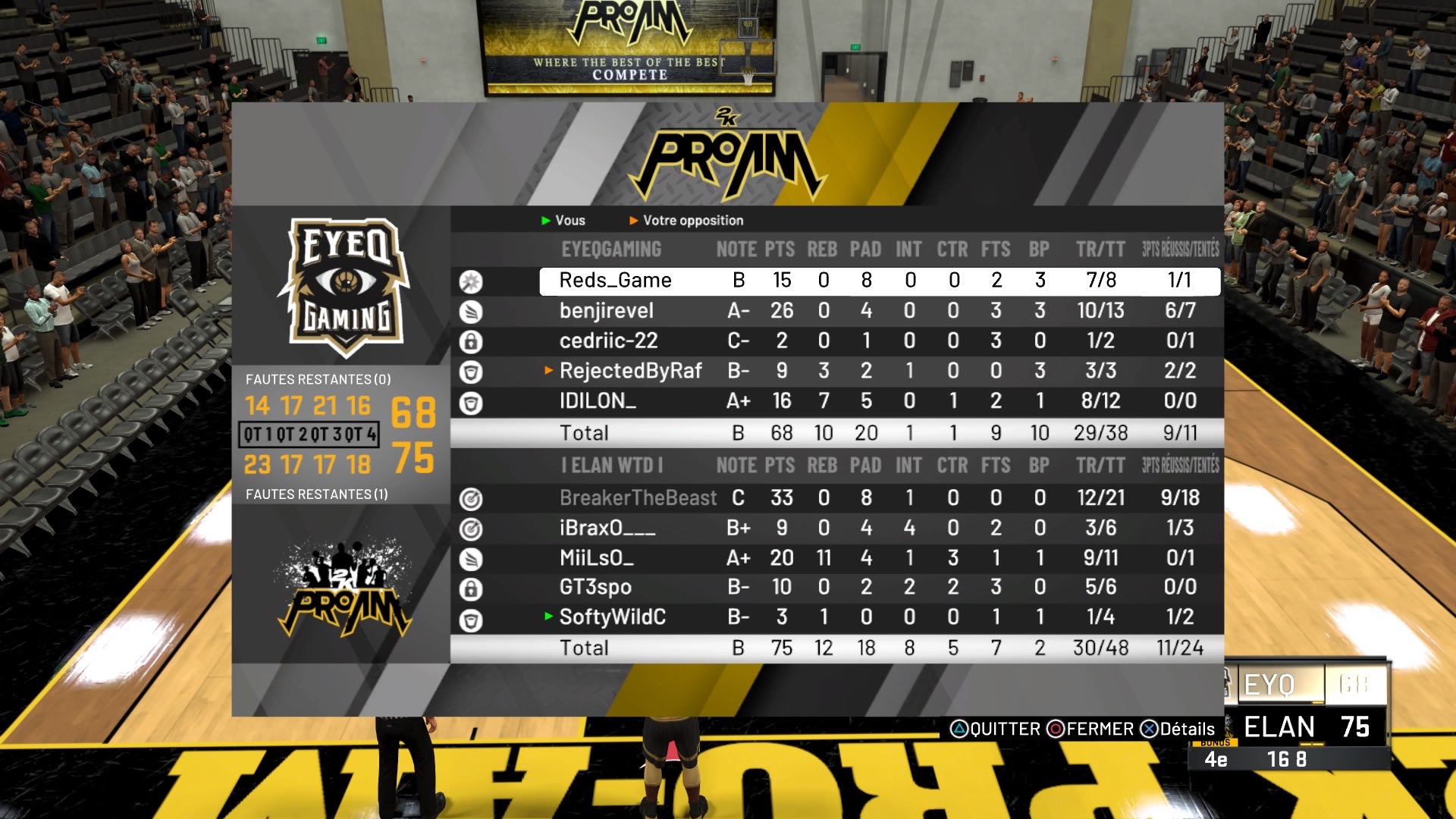Highlight the cedriic-22 stat row
The image size is (1456, 819).
pos(608,341)
